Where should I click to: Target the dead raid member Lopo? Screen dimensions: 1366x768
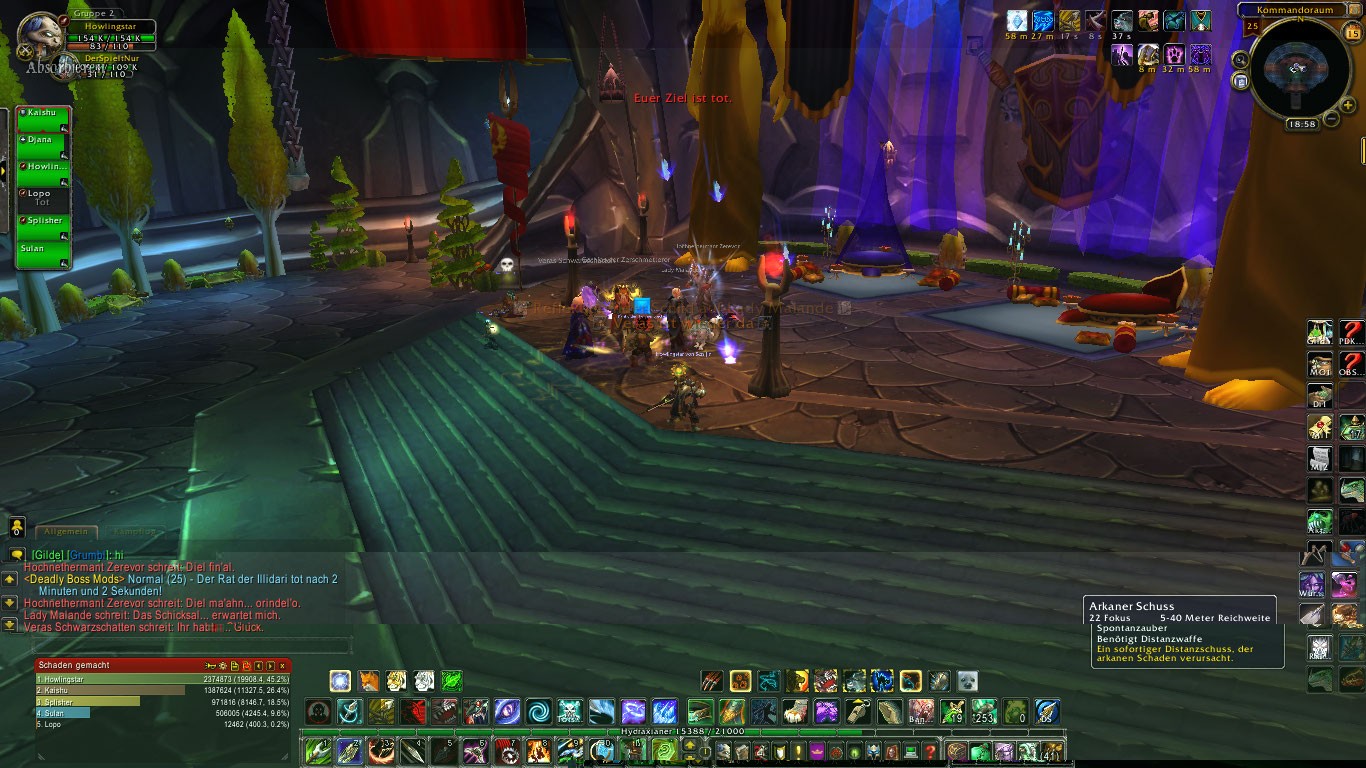[x=42, y=198]
